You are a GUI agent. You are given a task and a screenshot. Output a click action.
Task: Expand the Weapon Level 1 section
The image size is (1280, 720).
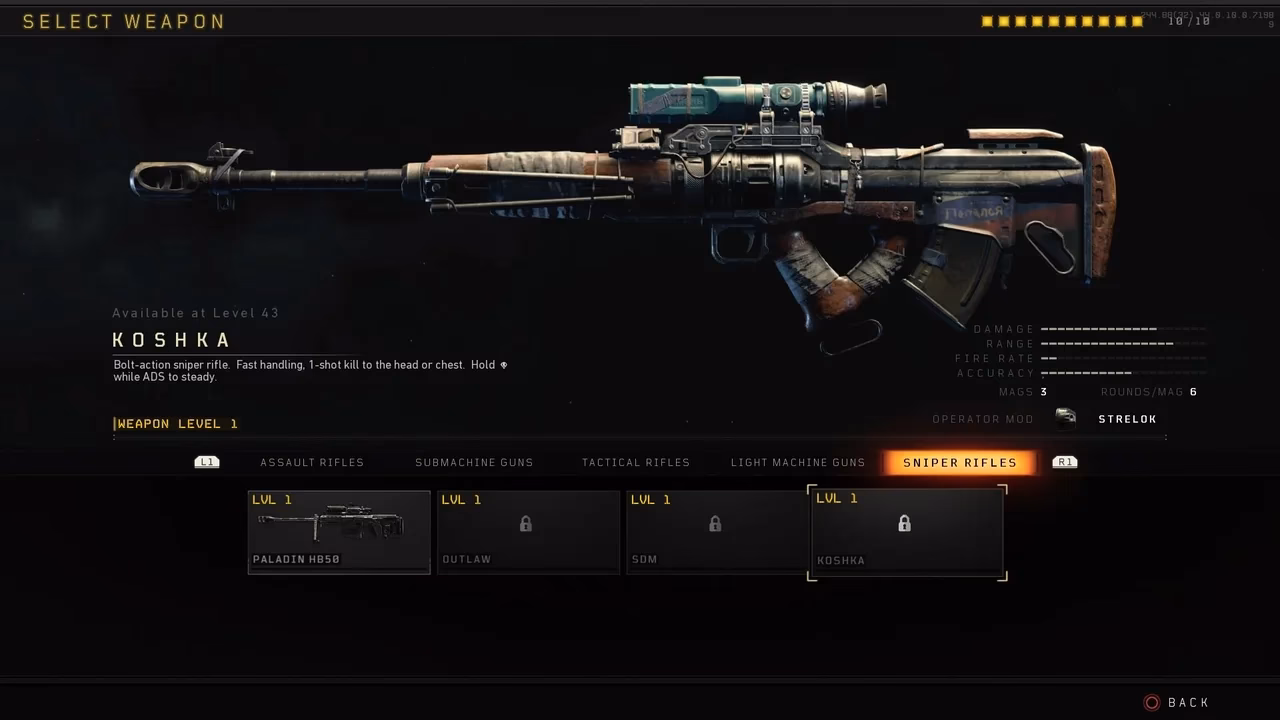coord(176,423)
